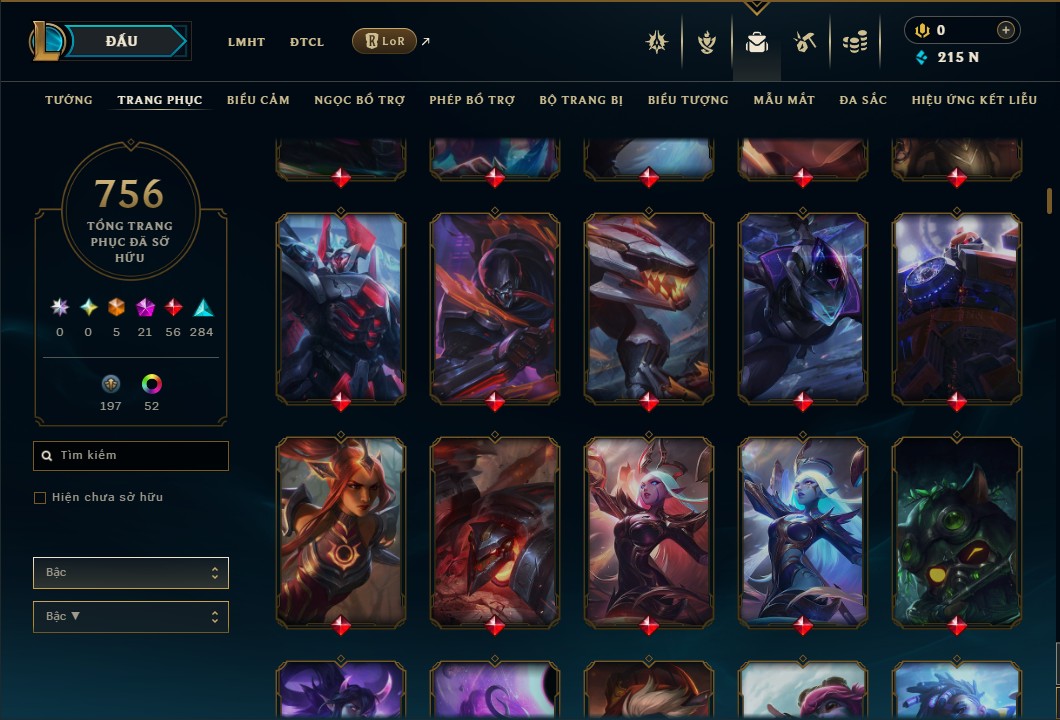Screen dimensions: 1060x720
Task: Click the ĐẤU play button
Action: coord(122,41)
